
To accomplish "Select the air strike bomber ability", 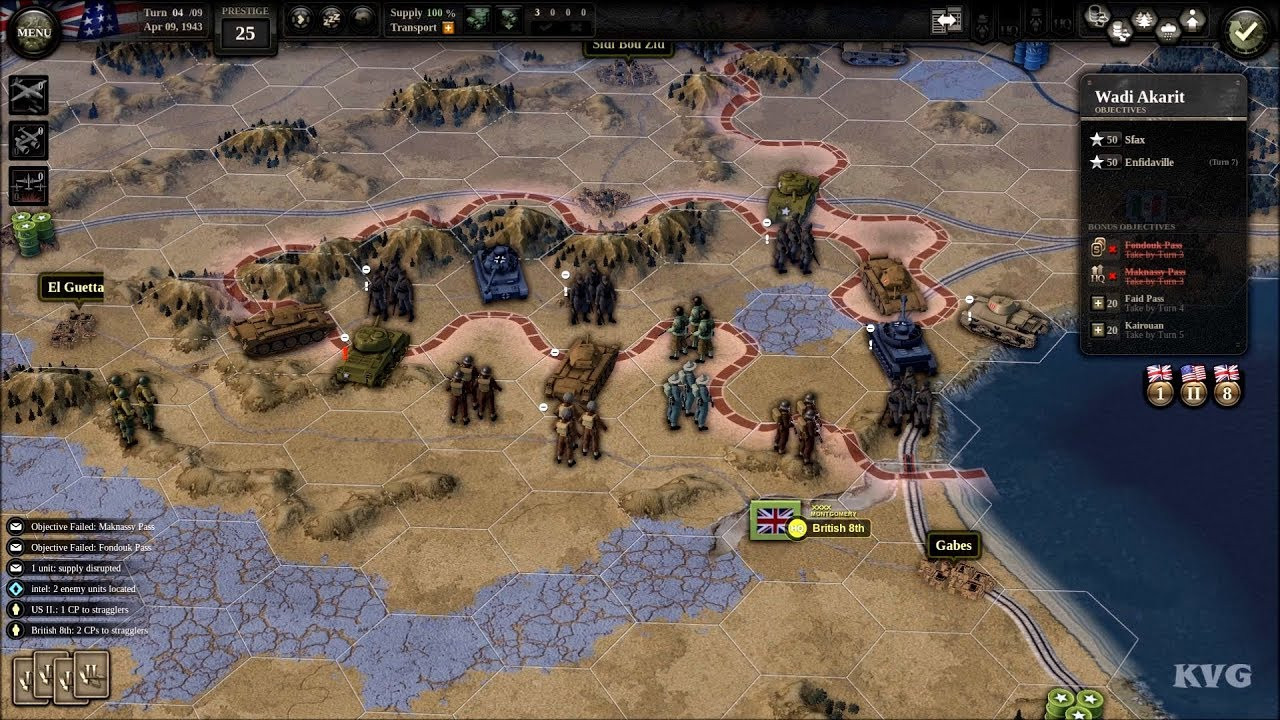I will coord(29,95).
